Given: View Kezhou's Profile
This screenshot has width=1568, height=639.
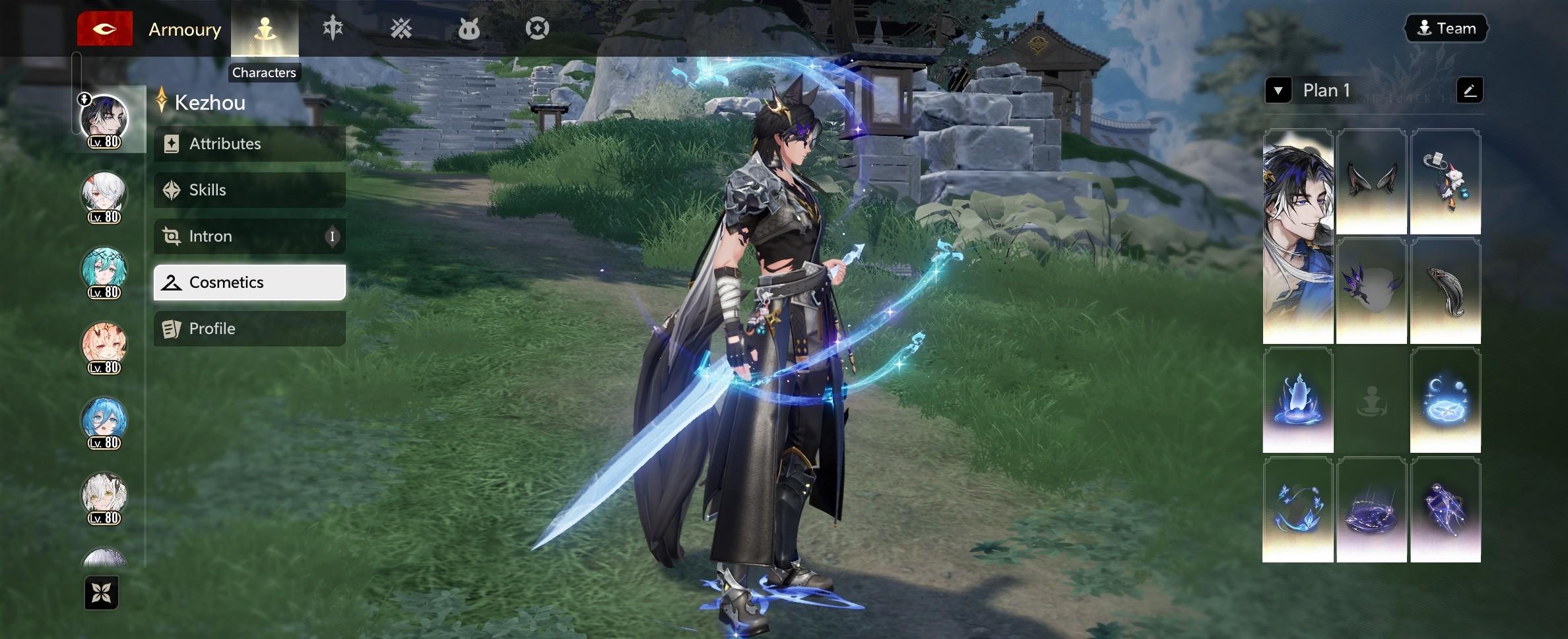Looking at the screenshot, I should pyautogui.click(x=249, y=329).
